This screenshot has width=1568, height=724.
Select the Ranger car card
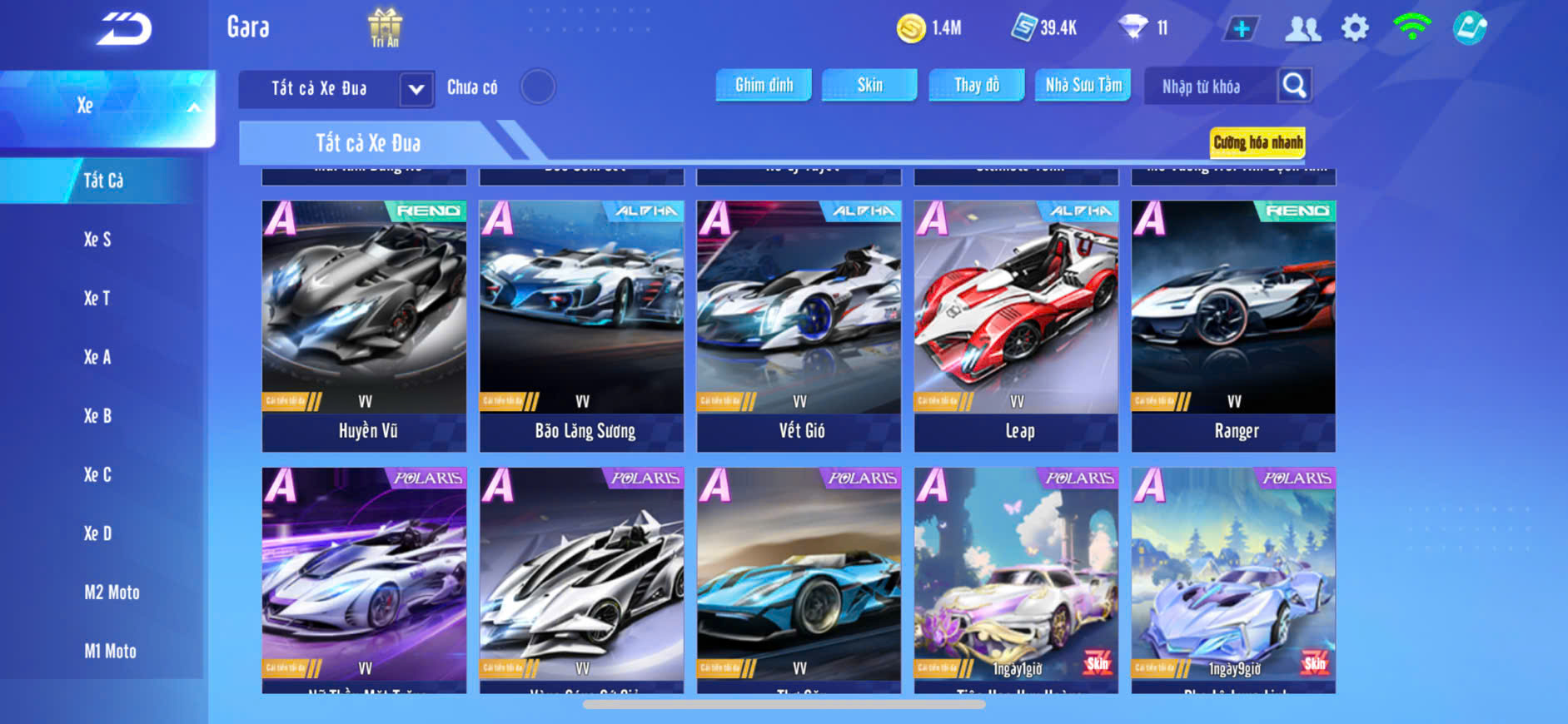click(1233, 325)
